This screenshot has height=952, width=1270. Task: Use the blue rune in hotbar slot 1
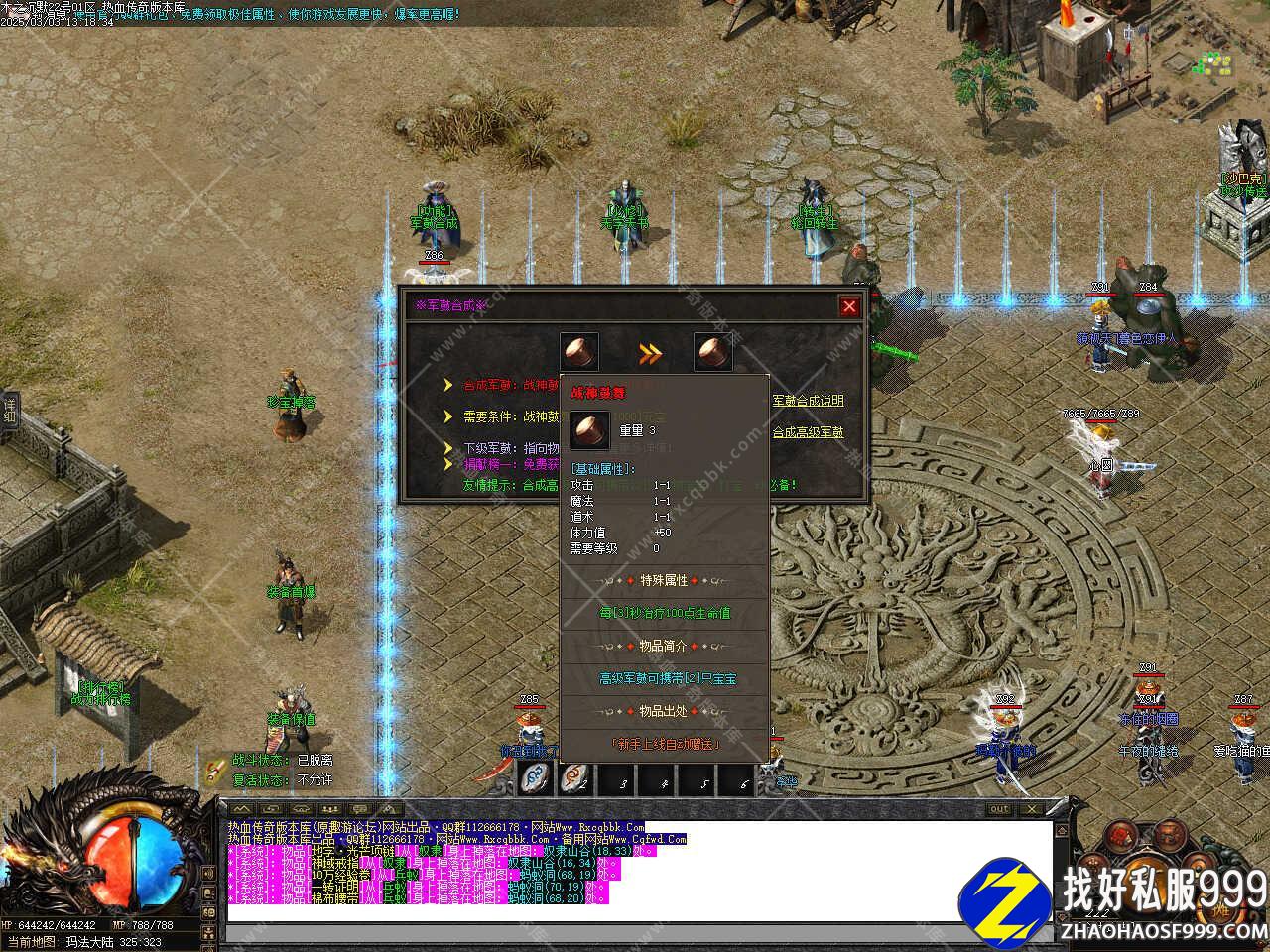click(x=536, y=779)
